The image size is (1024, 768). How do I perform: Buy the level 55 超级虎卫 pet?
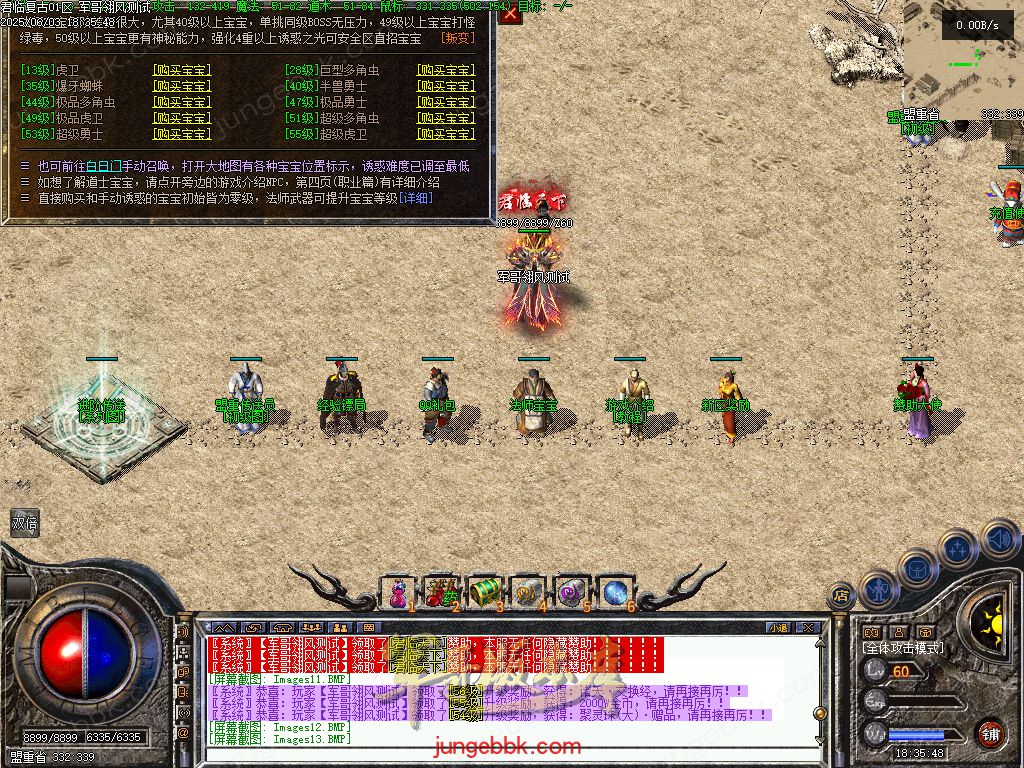(x=445, y=134)
